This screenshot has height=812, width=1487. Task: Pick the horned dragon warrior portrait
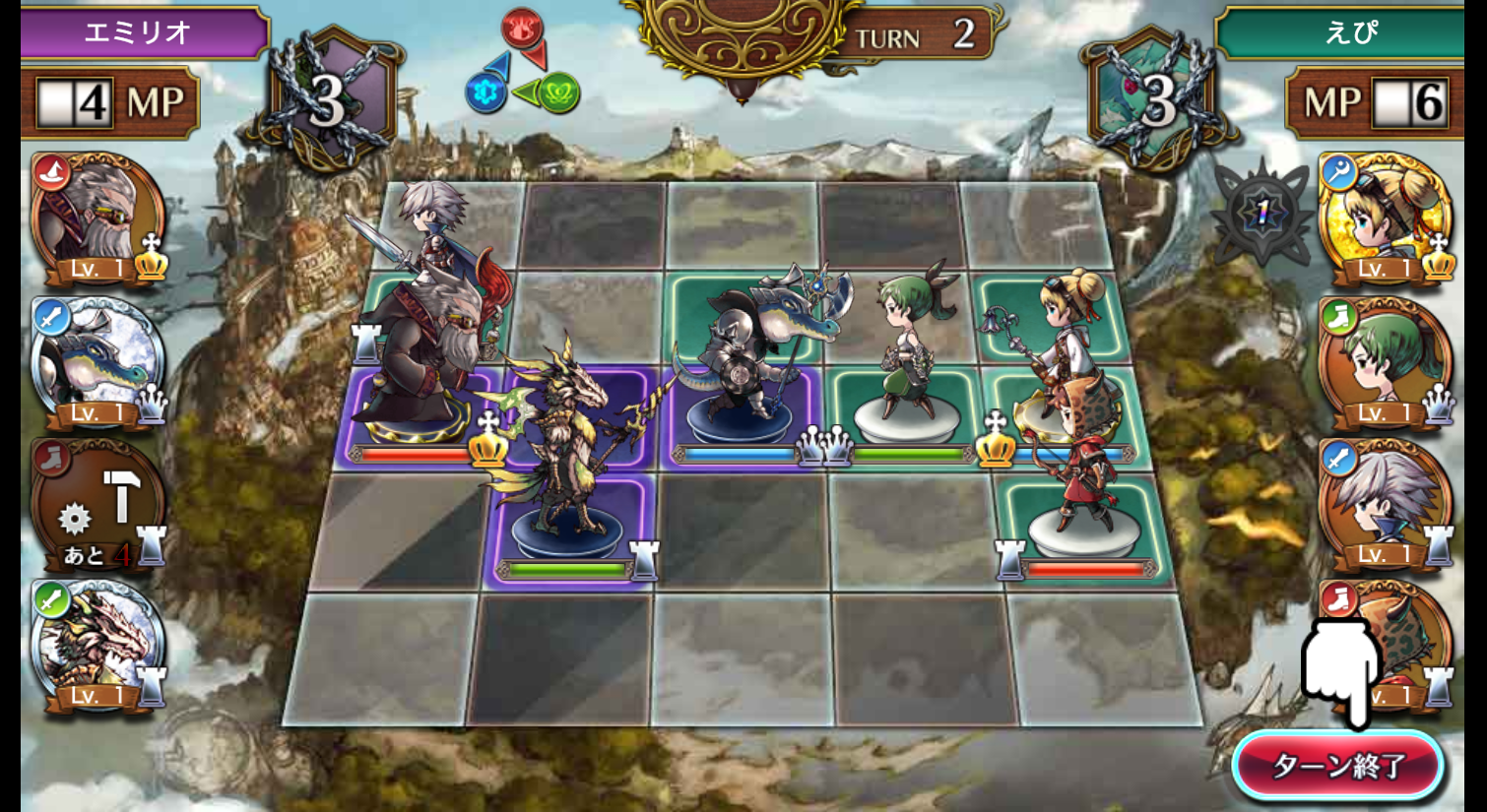pos(97,646)
